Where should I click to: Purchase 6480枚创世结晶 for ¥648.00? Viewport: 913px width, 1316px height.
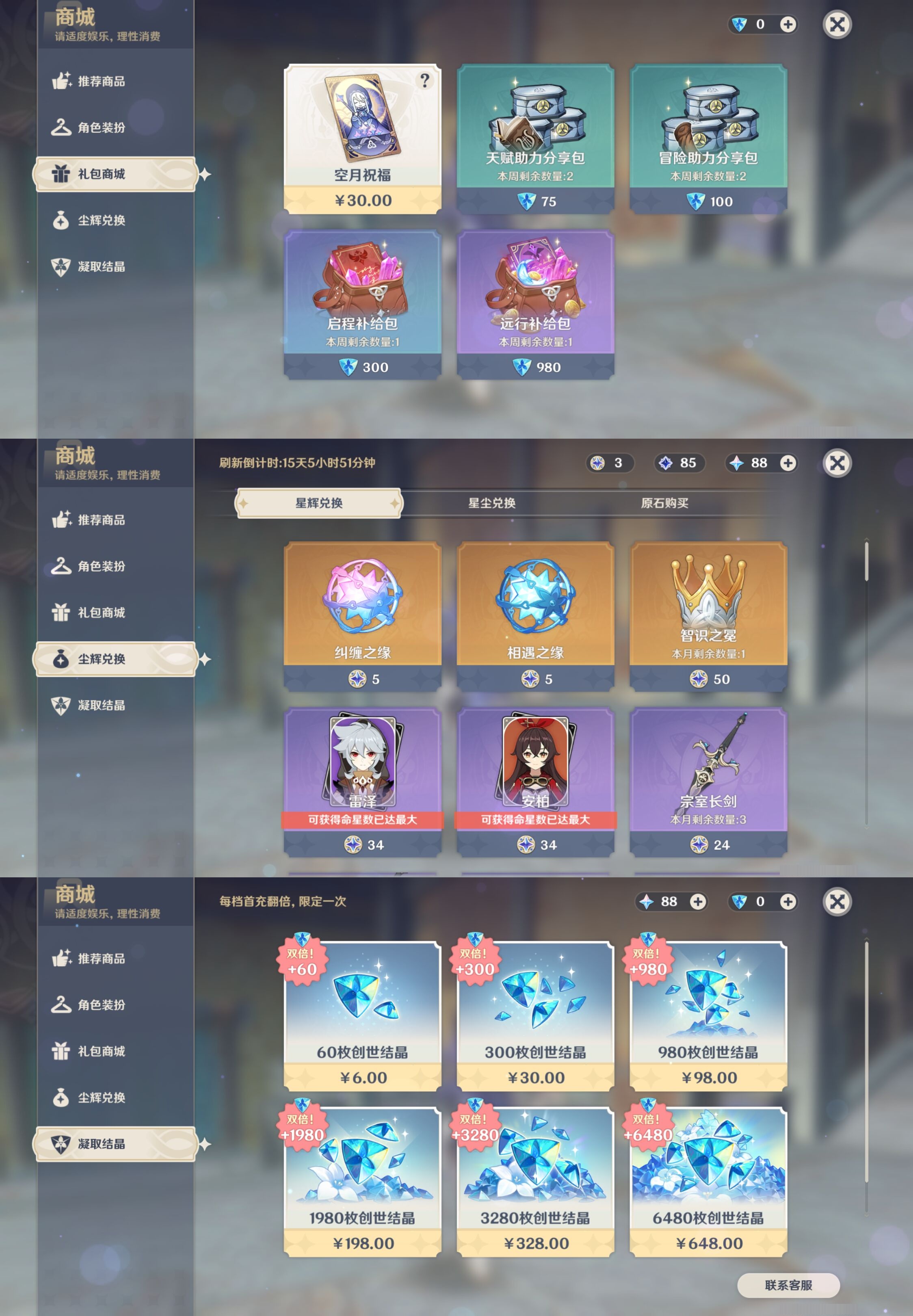[x=710, y=1182]
